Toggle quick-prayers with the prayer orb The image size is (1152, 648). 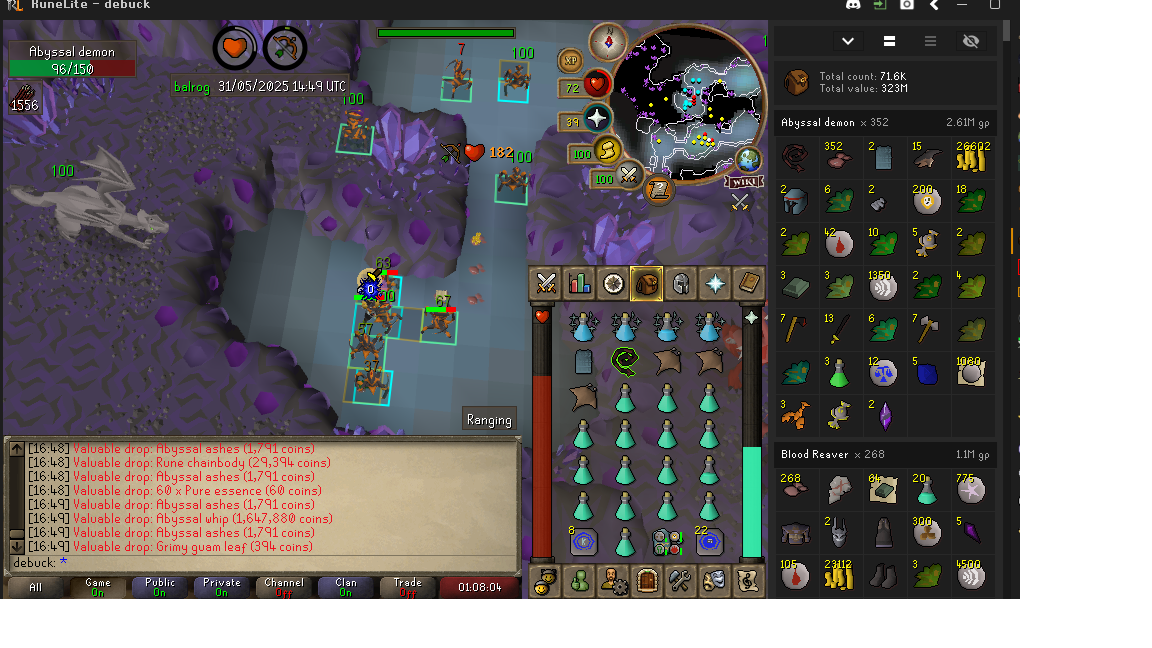pyautogui.click(x=597, y=119)
